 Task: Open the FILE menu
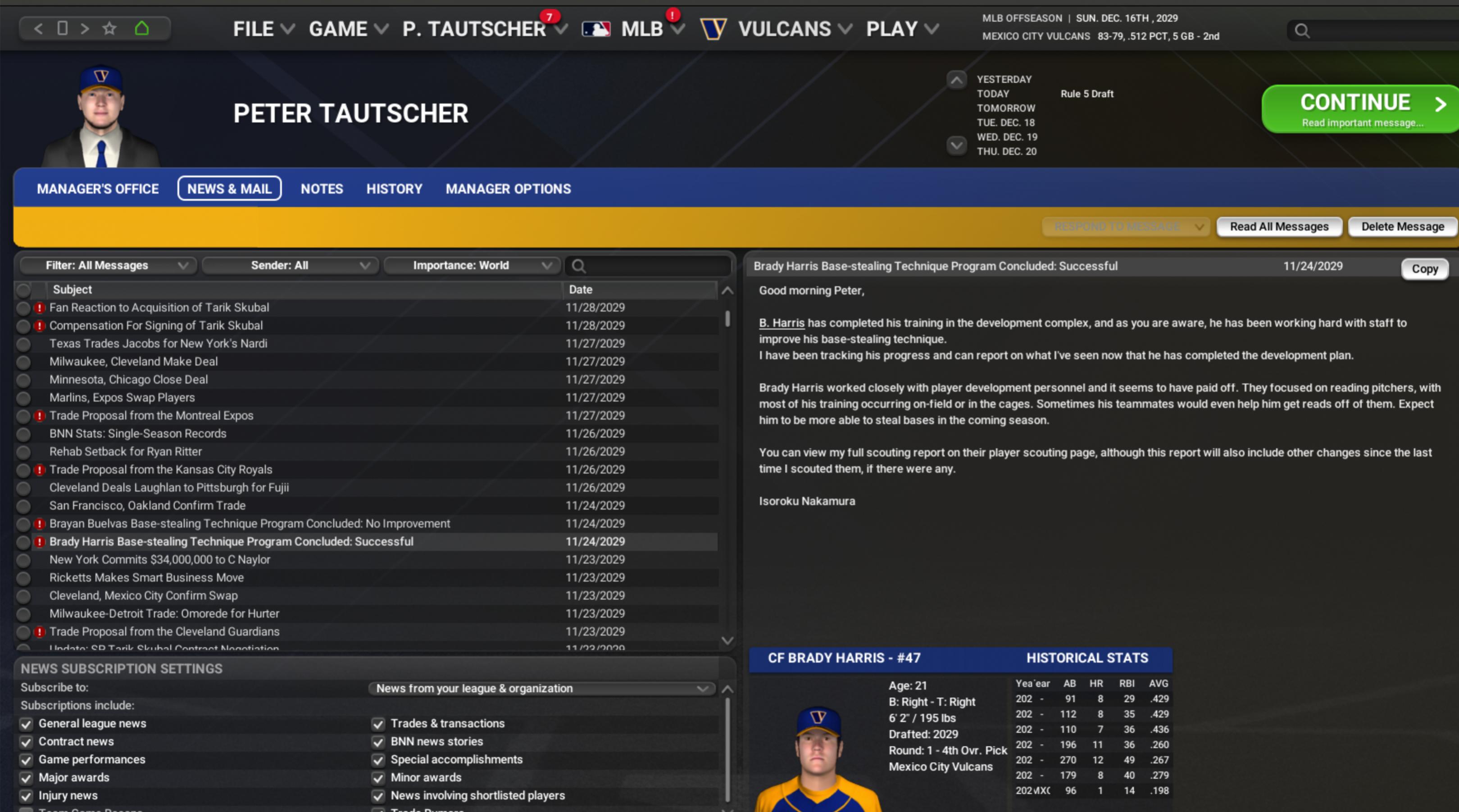click(x=263, y=29)
